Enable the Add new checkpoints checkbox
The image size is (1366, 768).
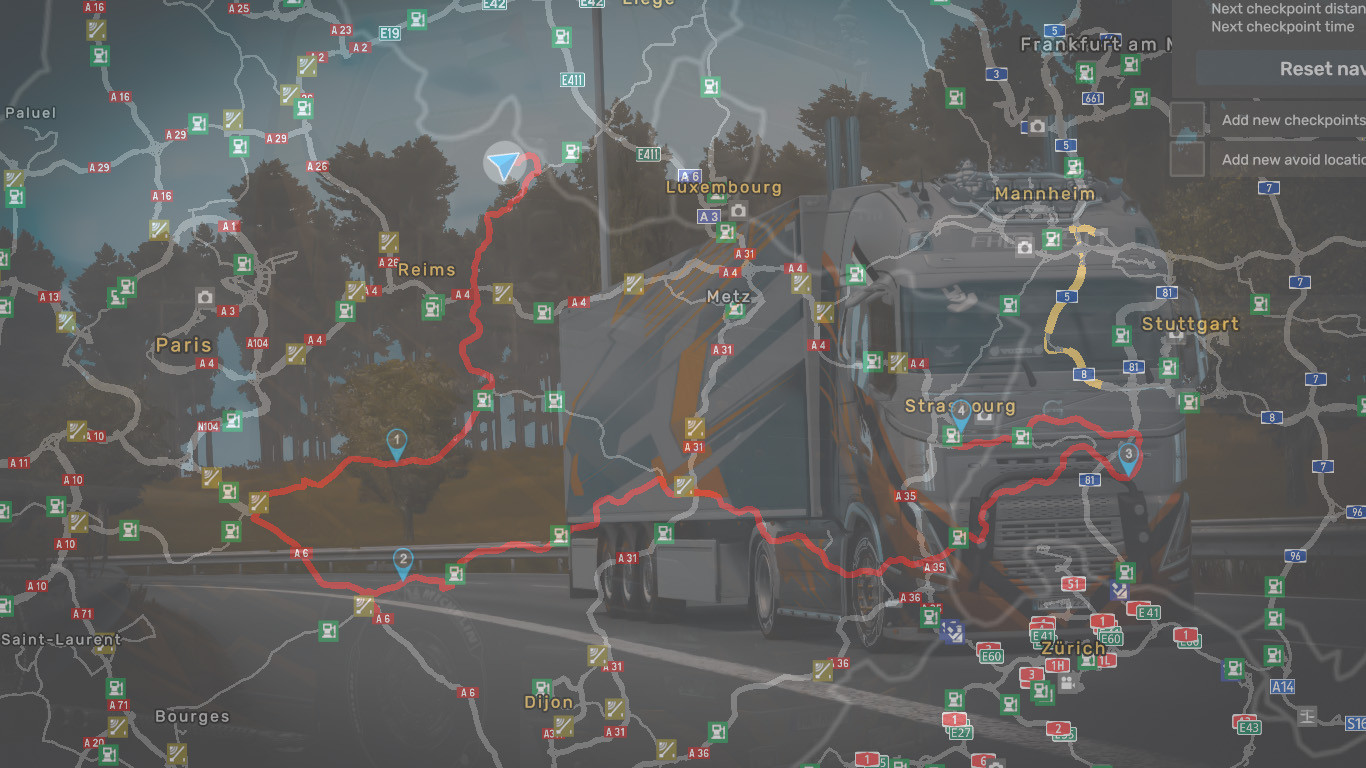point(1187,119)
